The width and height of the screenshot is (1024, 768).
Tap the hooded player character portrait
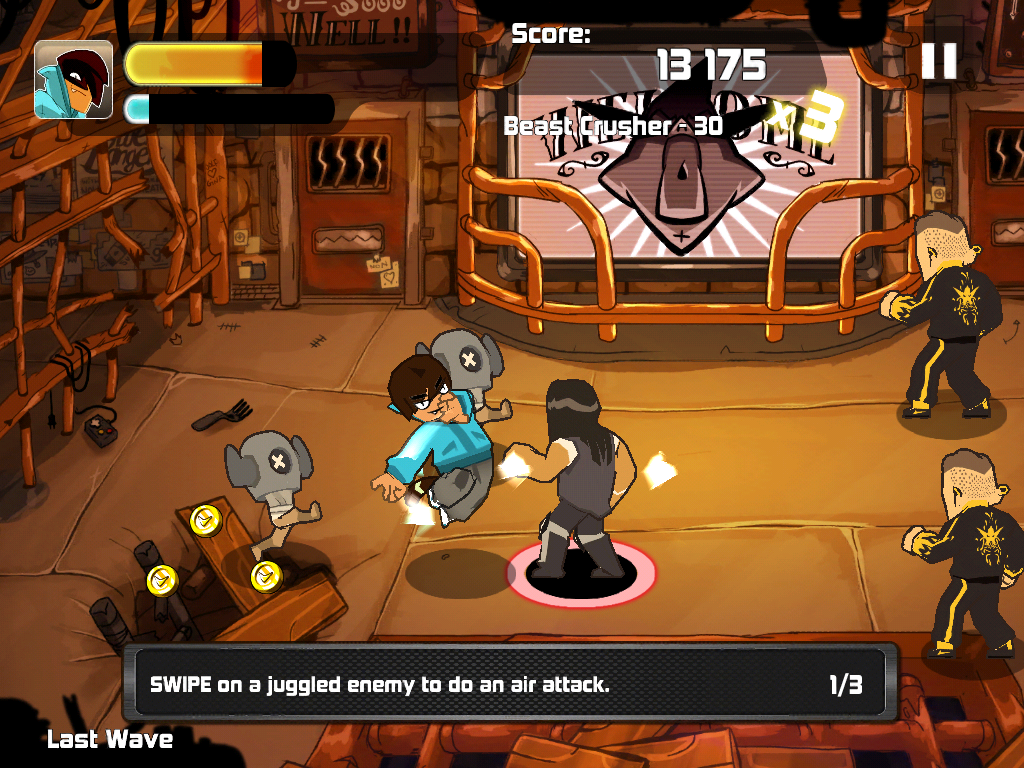tap(73, 80)
